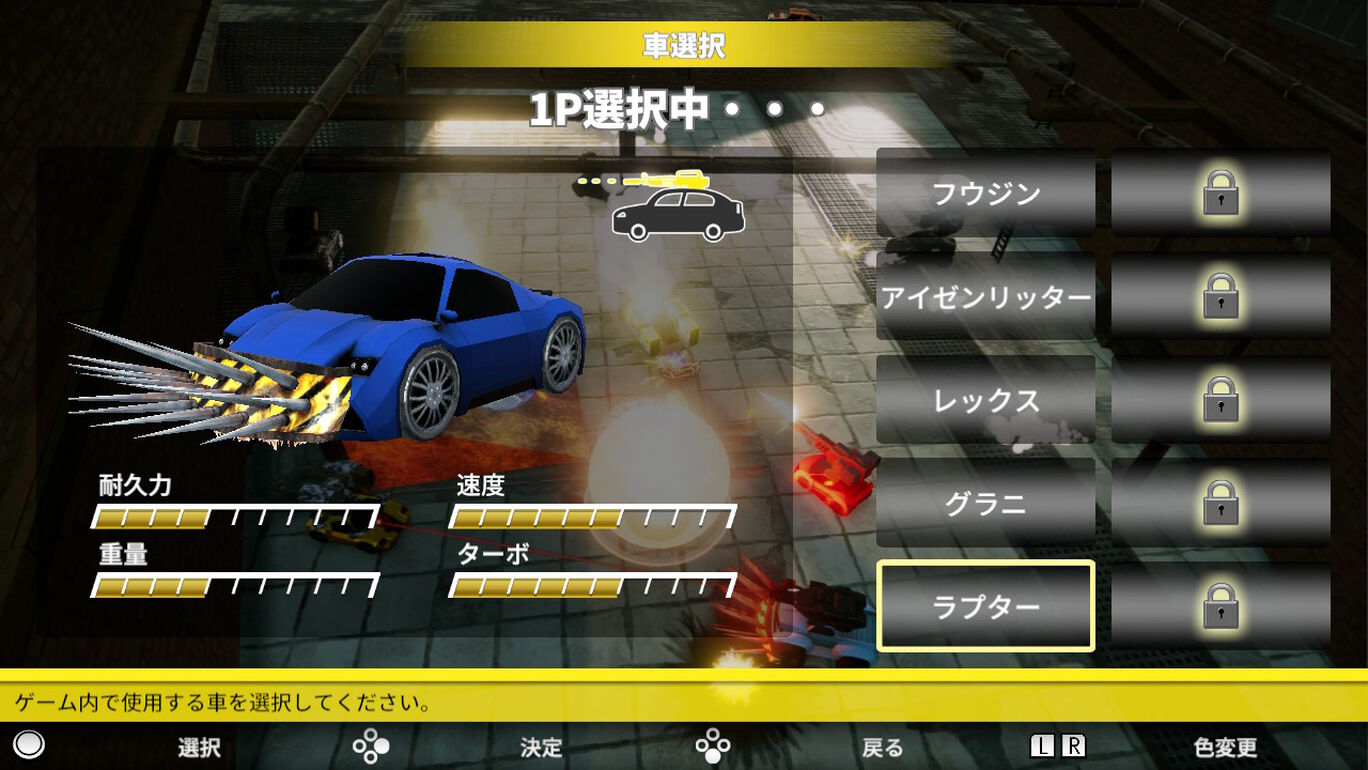Image resolution: width=1368 pixels, height=770 pixels.
Task: Select the フウジン car entry
Action: coord(985,193)
